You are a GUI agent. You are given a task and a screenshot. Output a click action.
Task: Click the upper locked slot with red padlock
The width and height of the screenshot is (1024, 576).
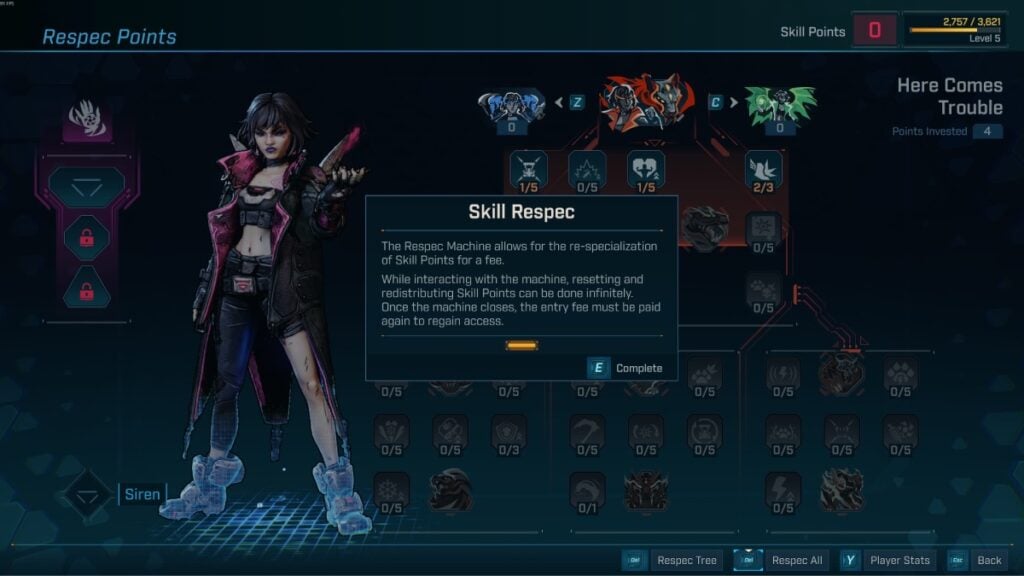click(x=88, y=239)
